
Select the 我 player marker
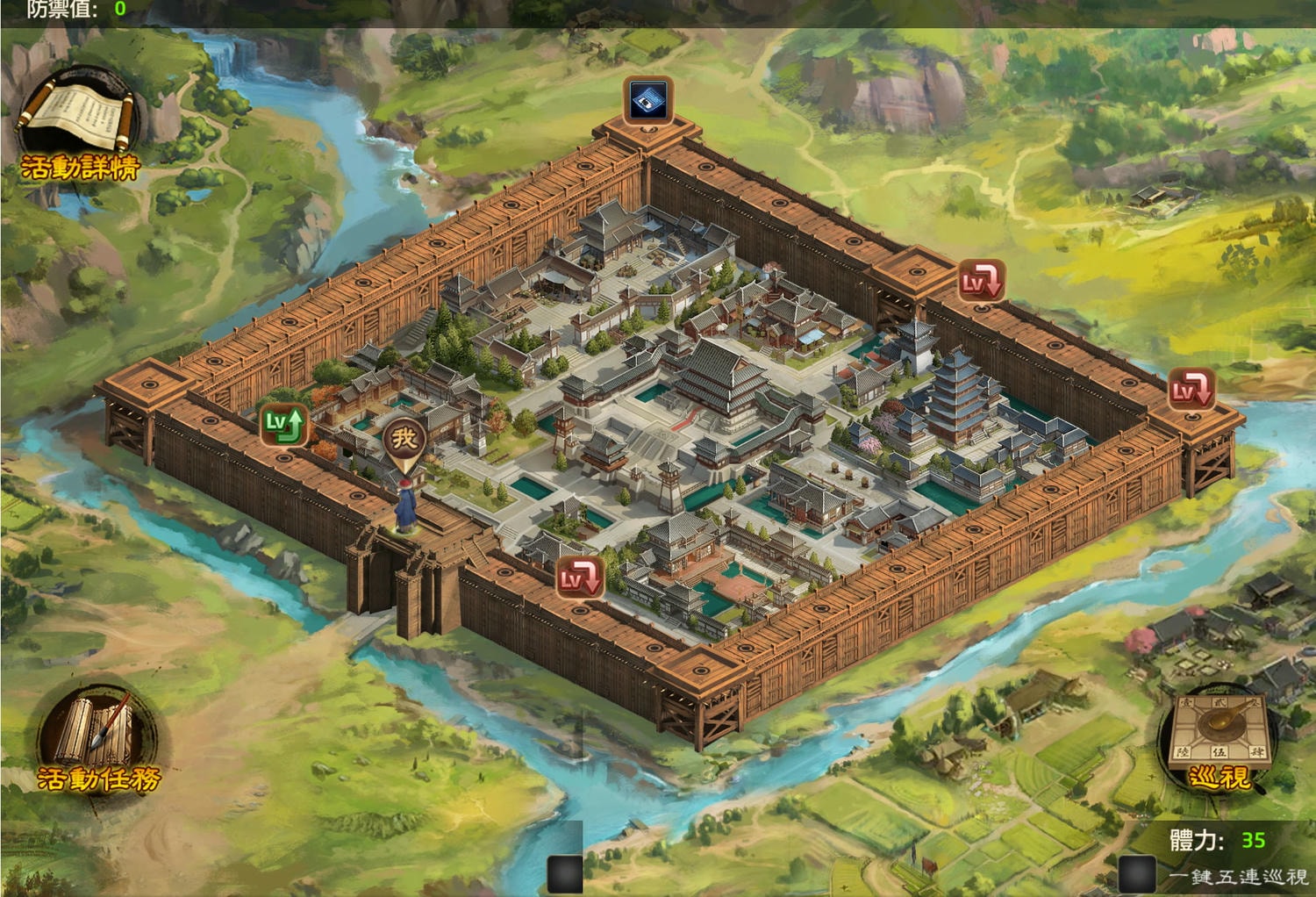pyautogui.click(x=404, y=438)
